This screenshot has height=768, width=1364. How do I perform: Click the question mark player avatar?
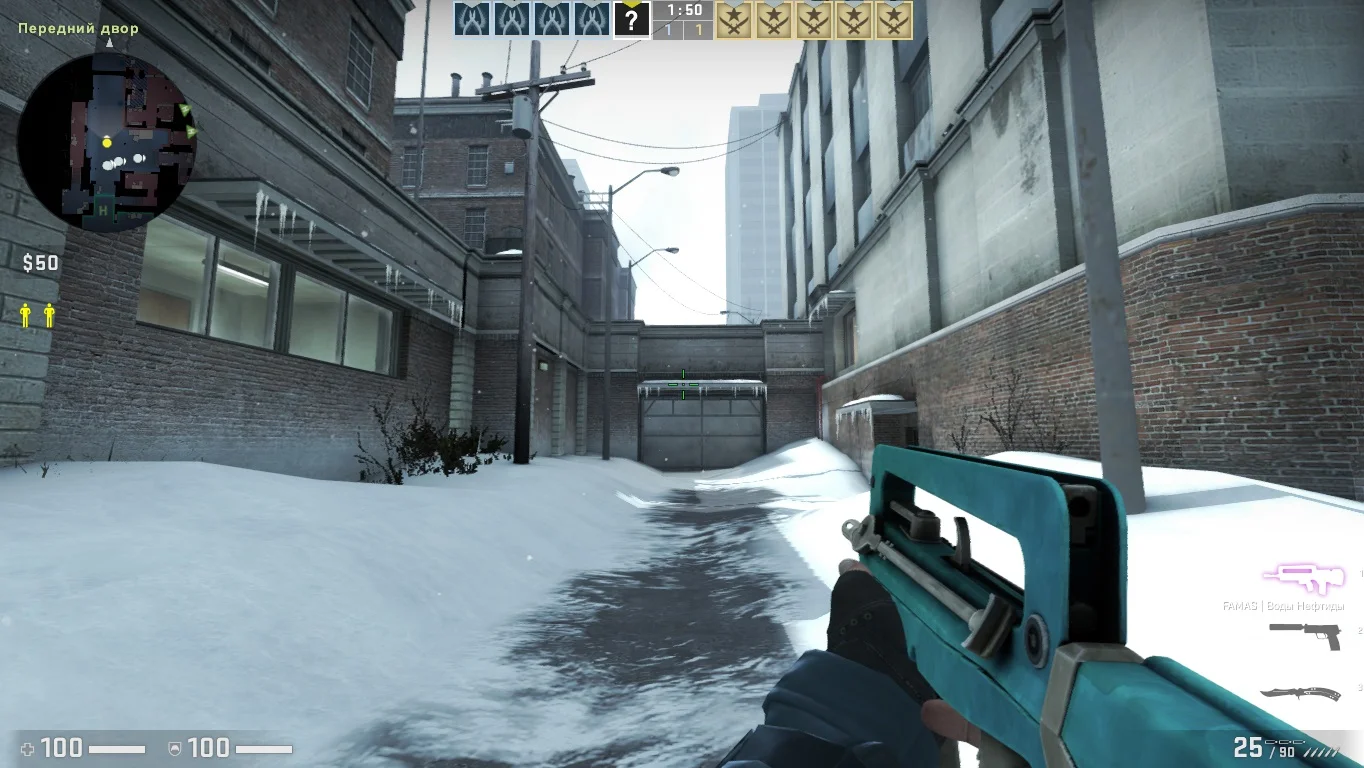[x=631, y=19]
